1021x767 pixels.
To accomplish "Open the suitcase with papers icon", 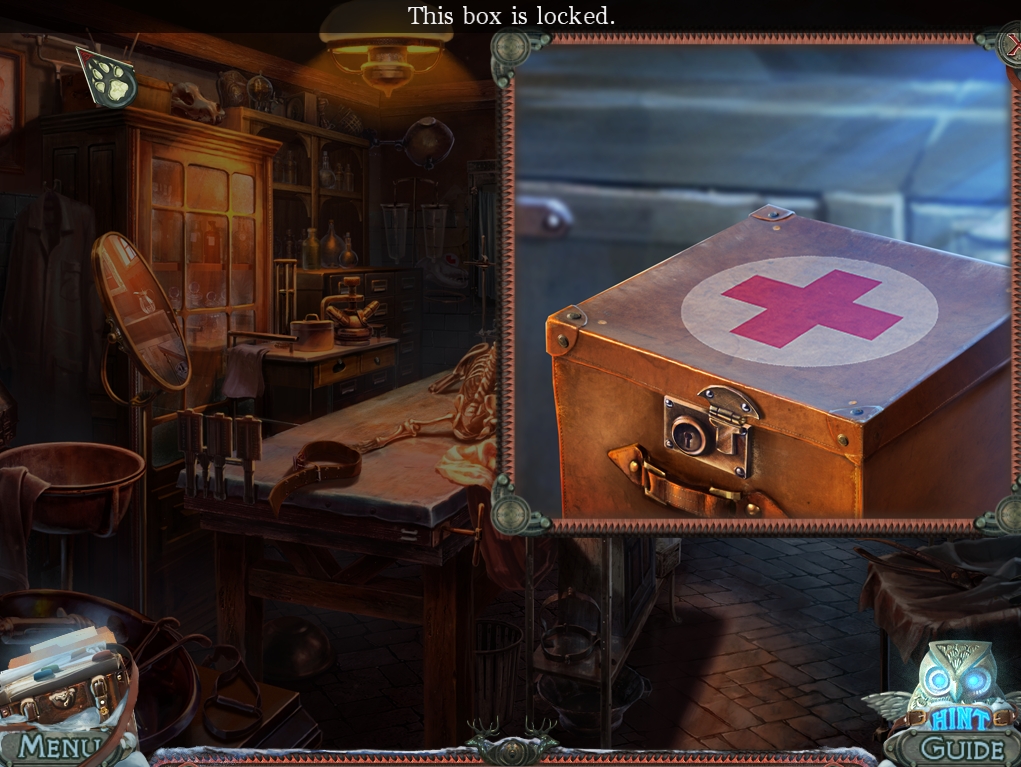I will [x=63, y=679].
